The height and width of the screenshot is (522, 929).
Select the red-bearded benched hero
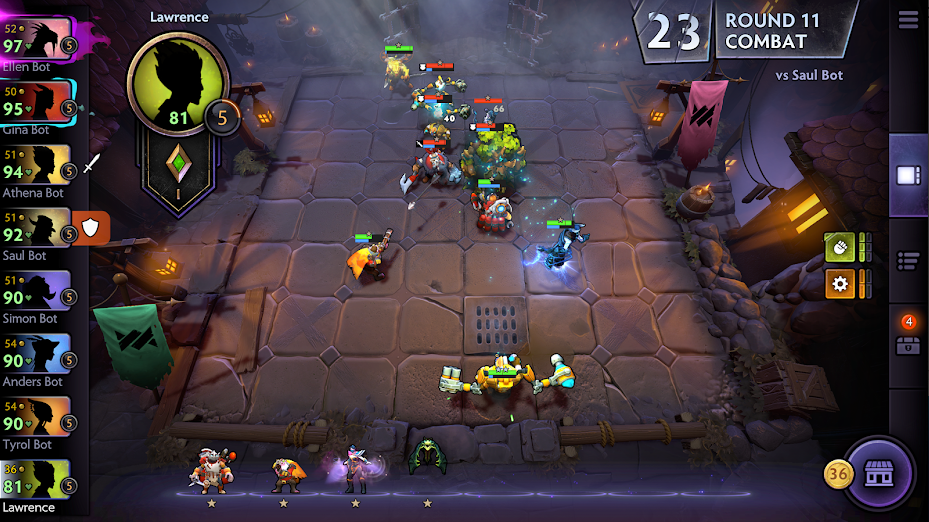[x=211, y=470]
